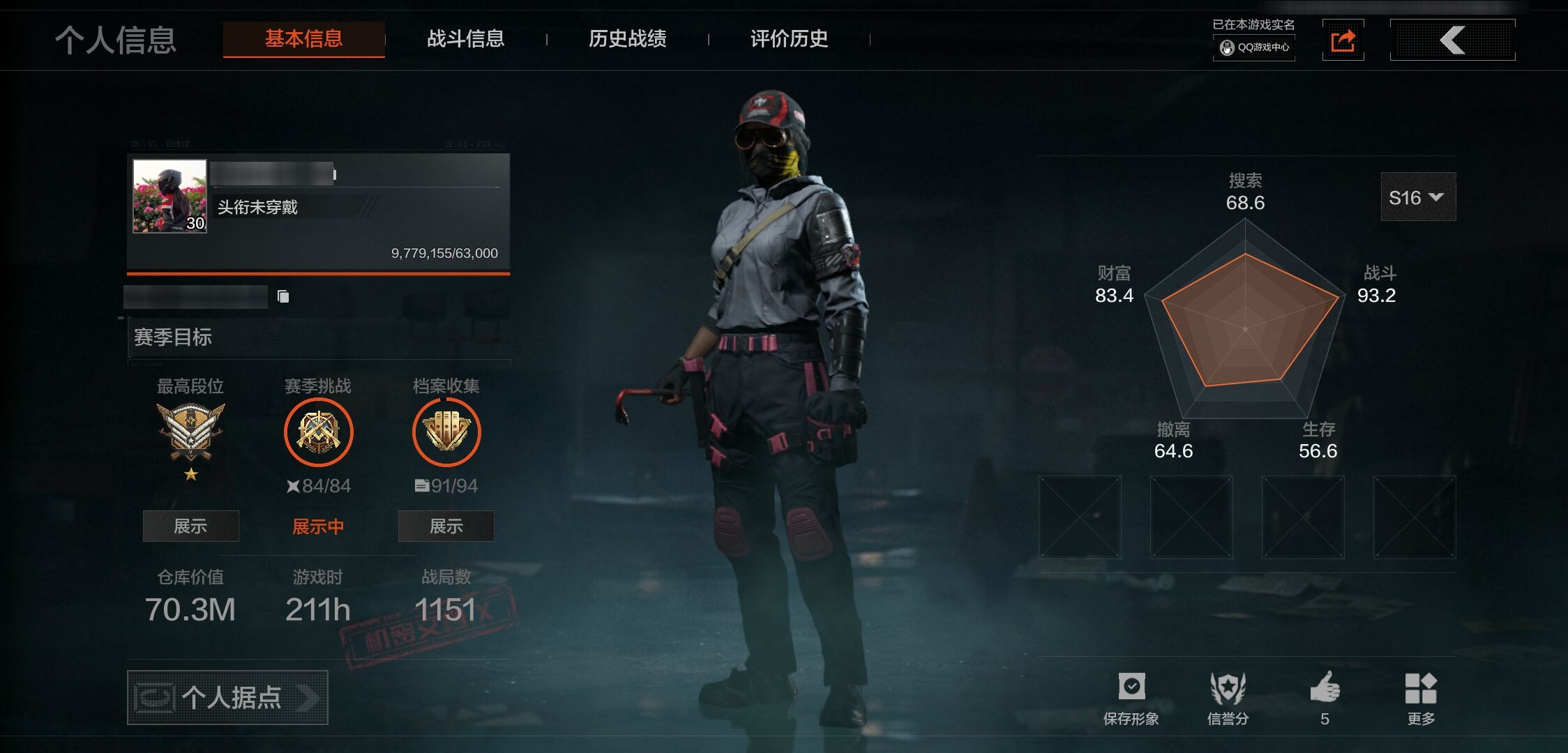Click 展示 under 档案收集

[x=446, y=526]
